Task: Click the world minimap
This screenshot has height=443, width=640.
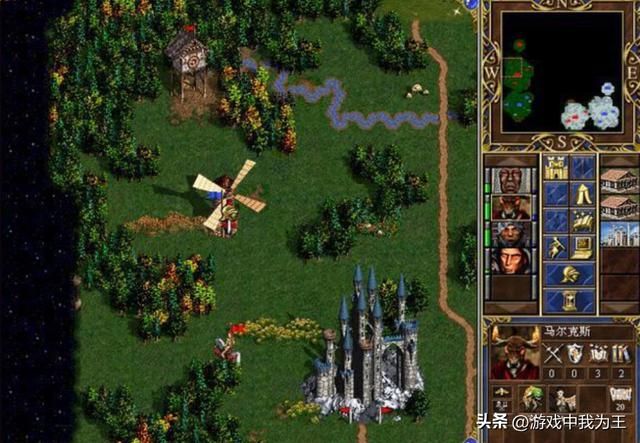Action: point(560,72)
